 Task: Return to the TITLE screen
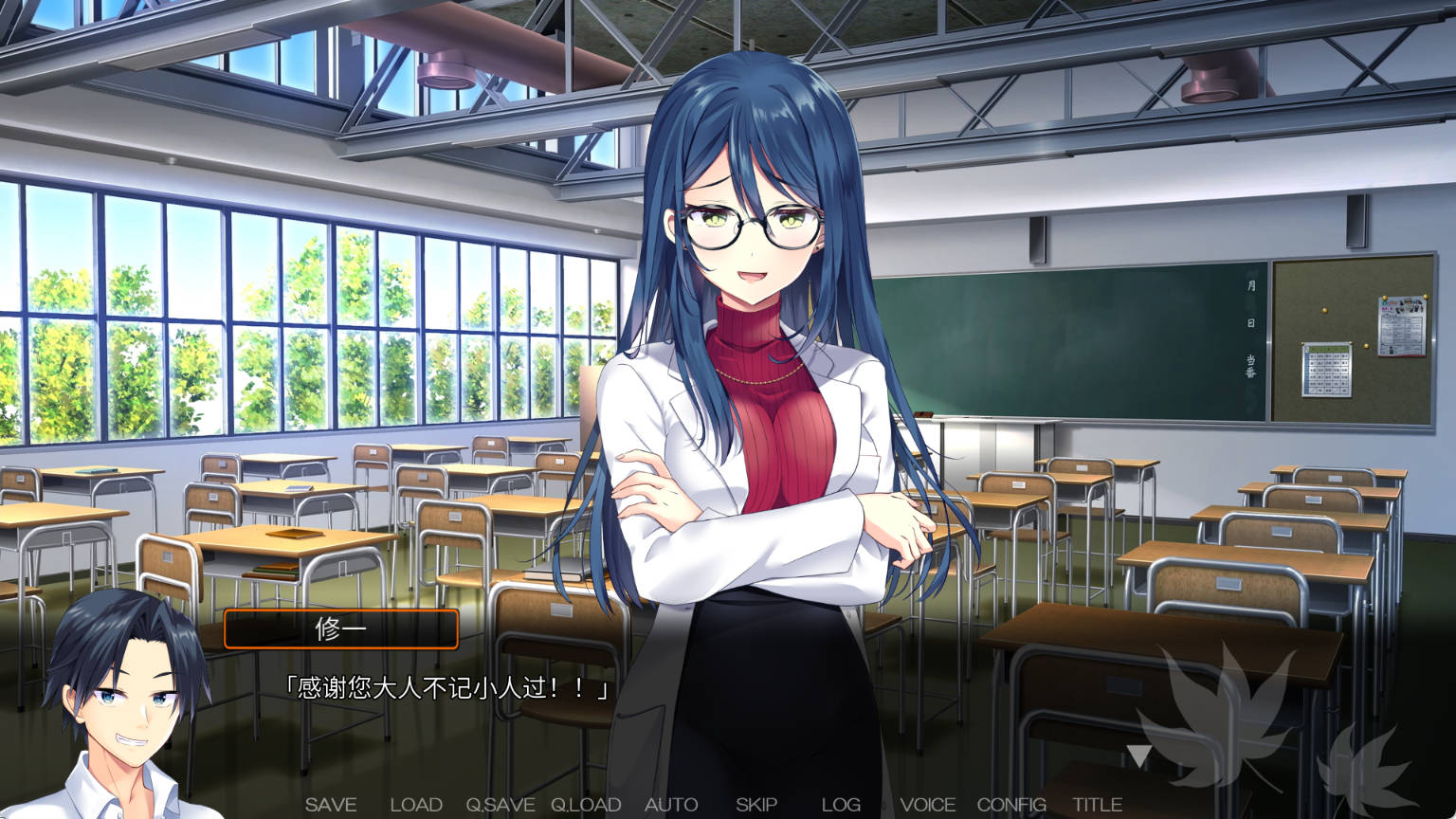[1097, 805]
